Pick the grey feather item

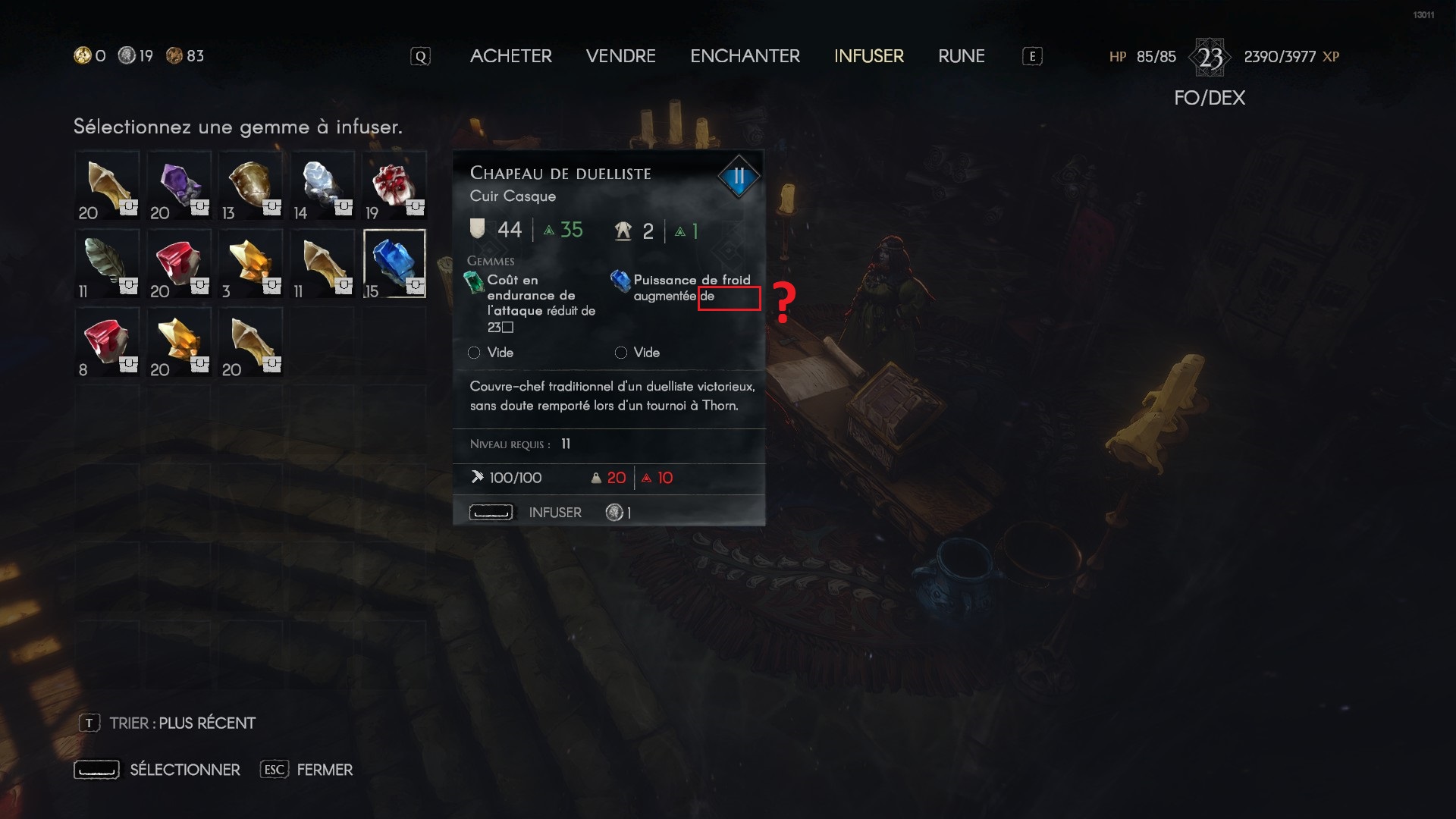(x=107, y=264)
